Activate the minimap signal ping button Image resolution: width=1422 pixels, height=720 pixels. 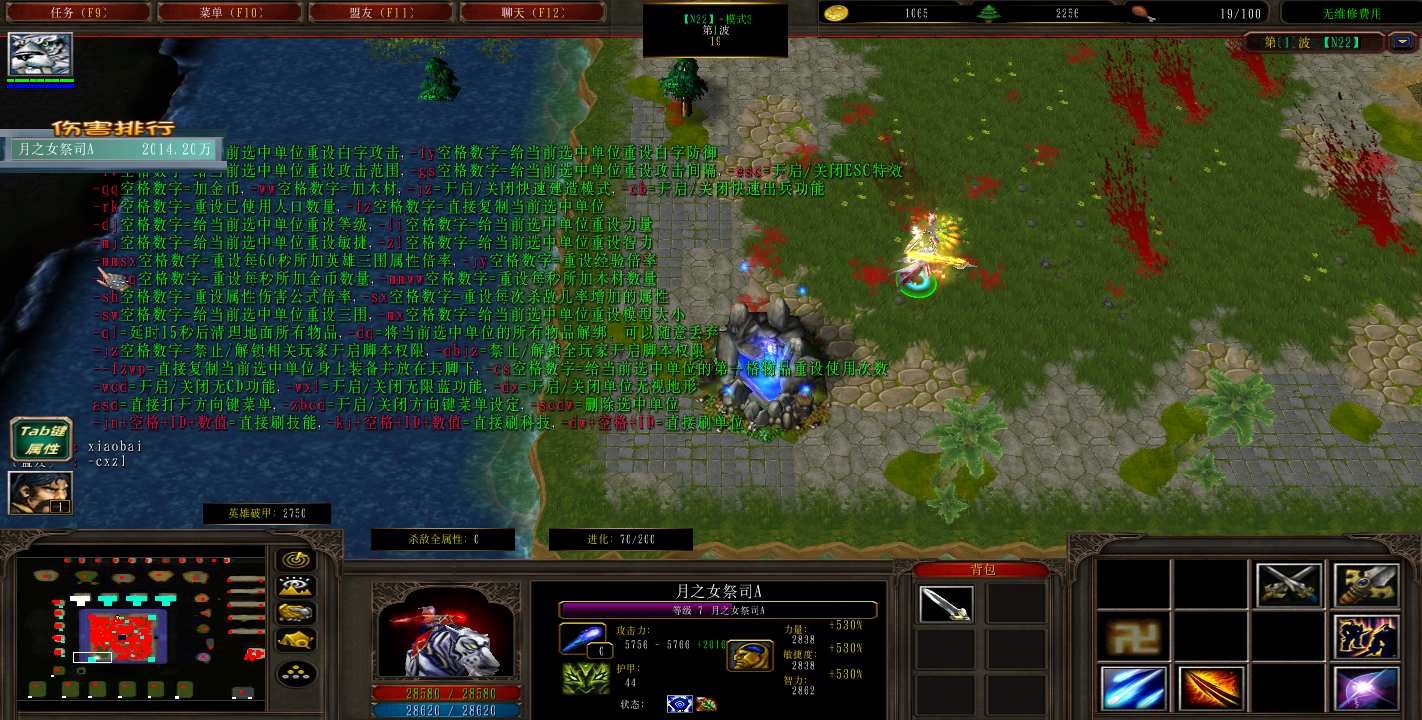[x=296, y=561]
